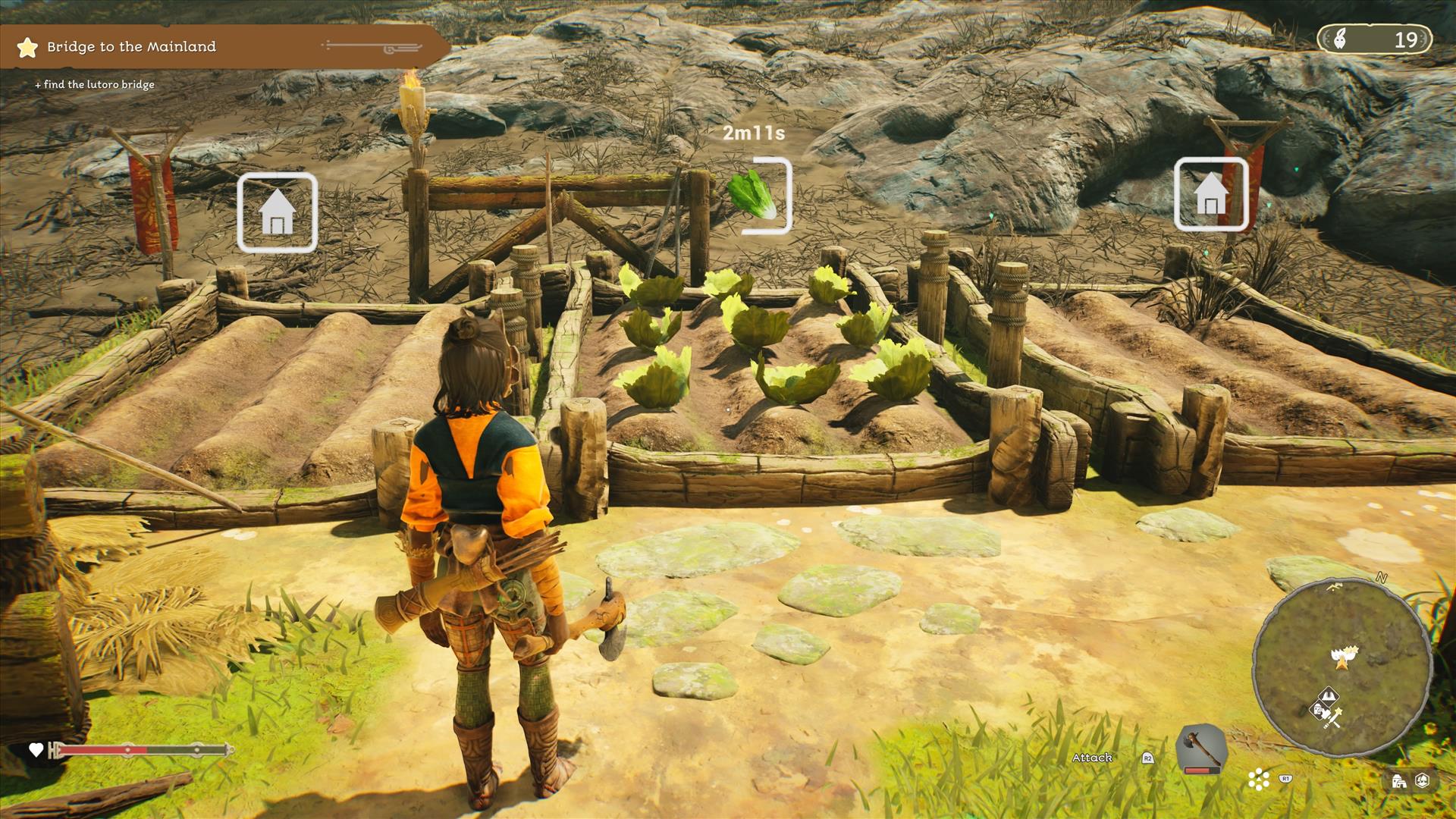
Task: Click the hexagon tree icon below minimap
Action: (1423, 780)
